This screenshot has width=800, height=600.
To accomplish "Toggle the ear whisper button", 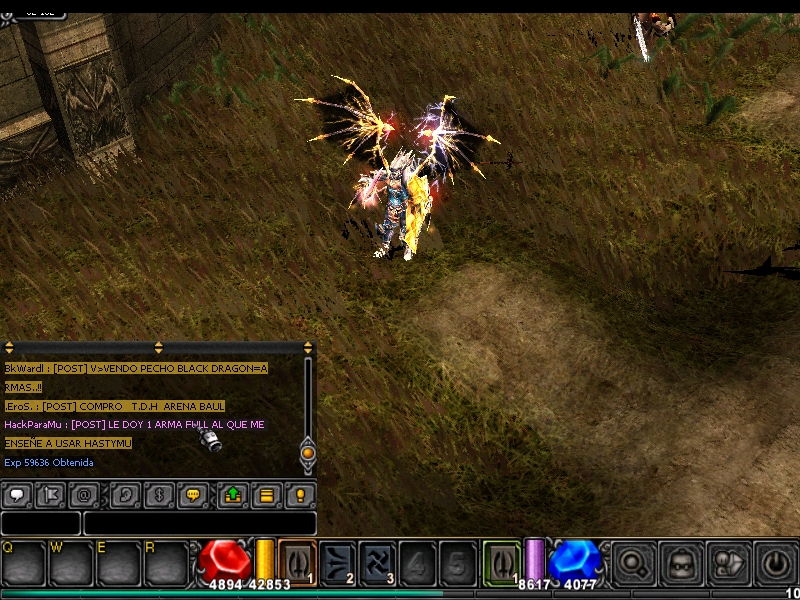I will click(124, 495).
